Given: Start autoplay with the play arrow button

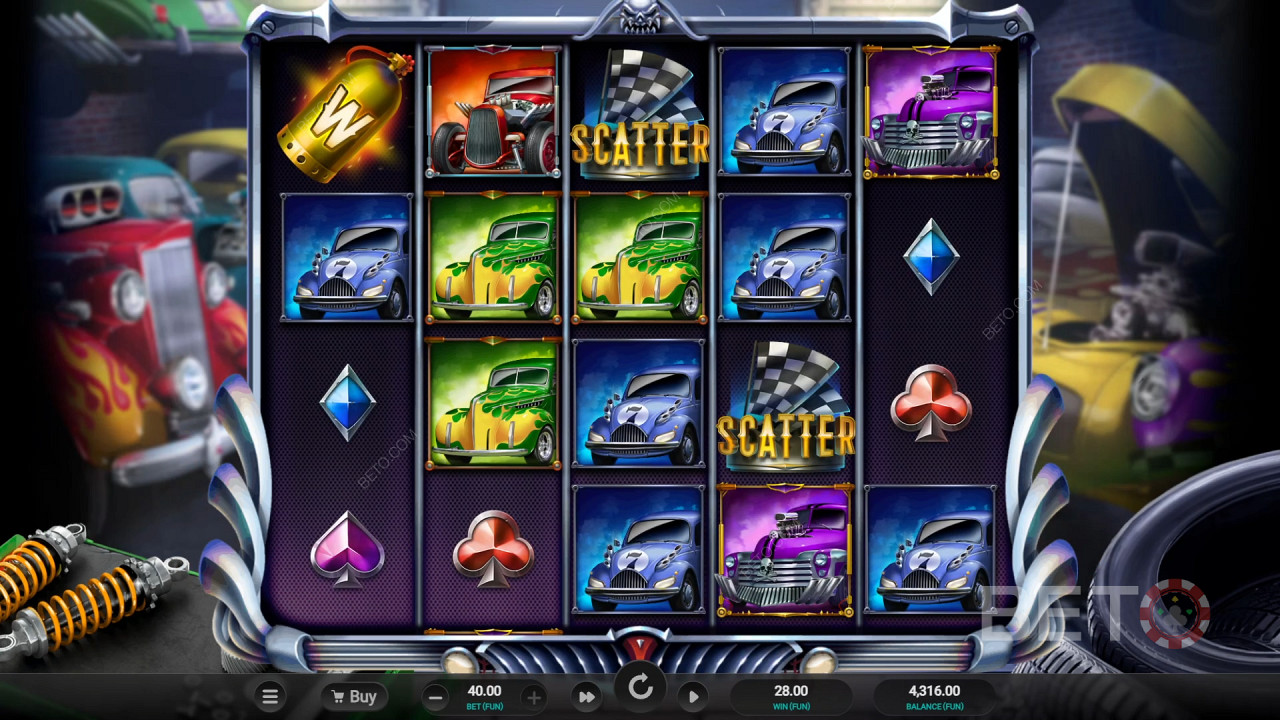Looking at the screenshot, I should tap(694, 697).
